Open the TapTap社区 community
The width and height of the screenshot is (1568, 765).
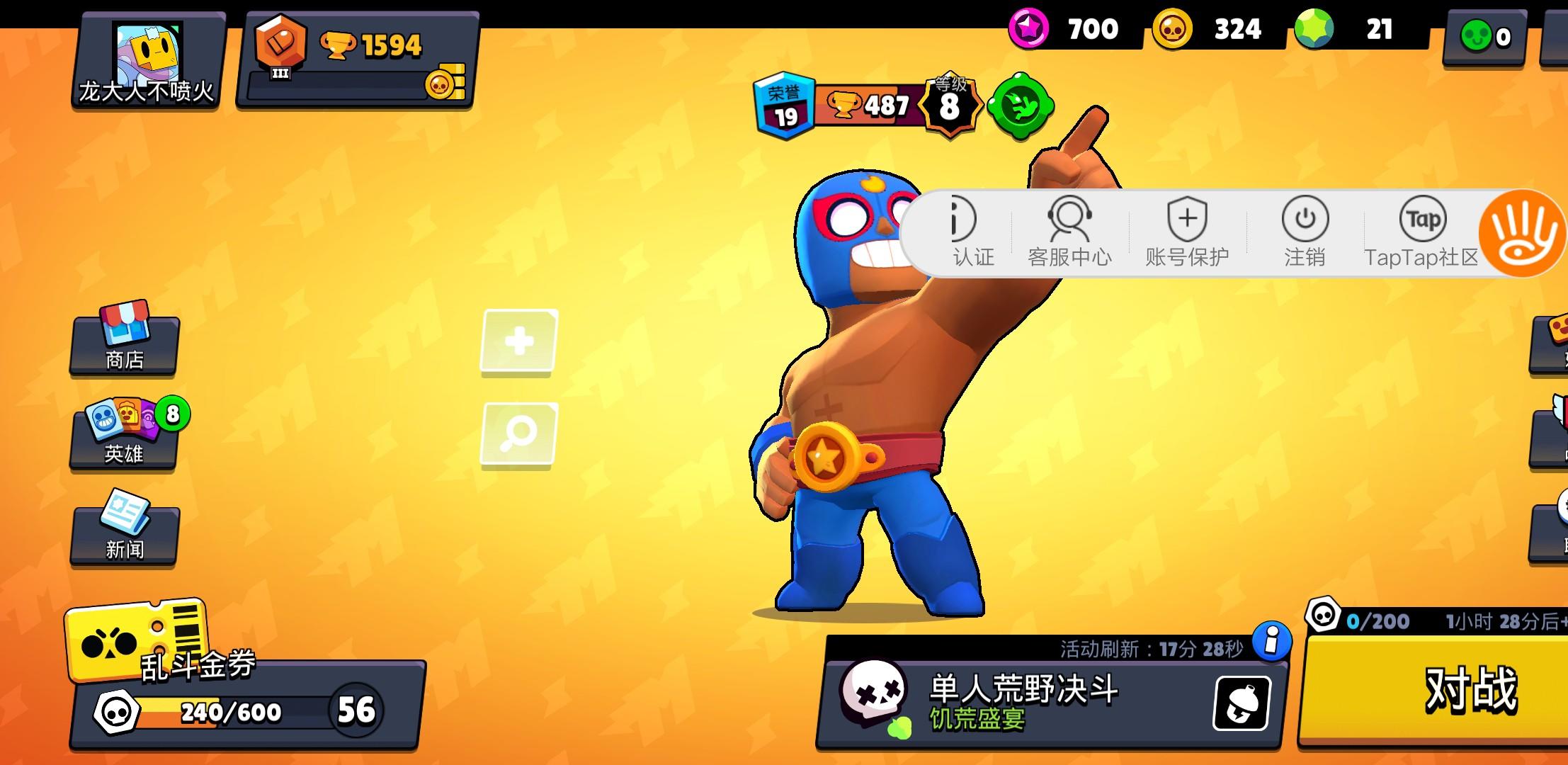(1421, 234)
